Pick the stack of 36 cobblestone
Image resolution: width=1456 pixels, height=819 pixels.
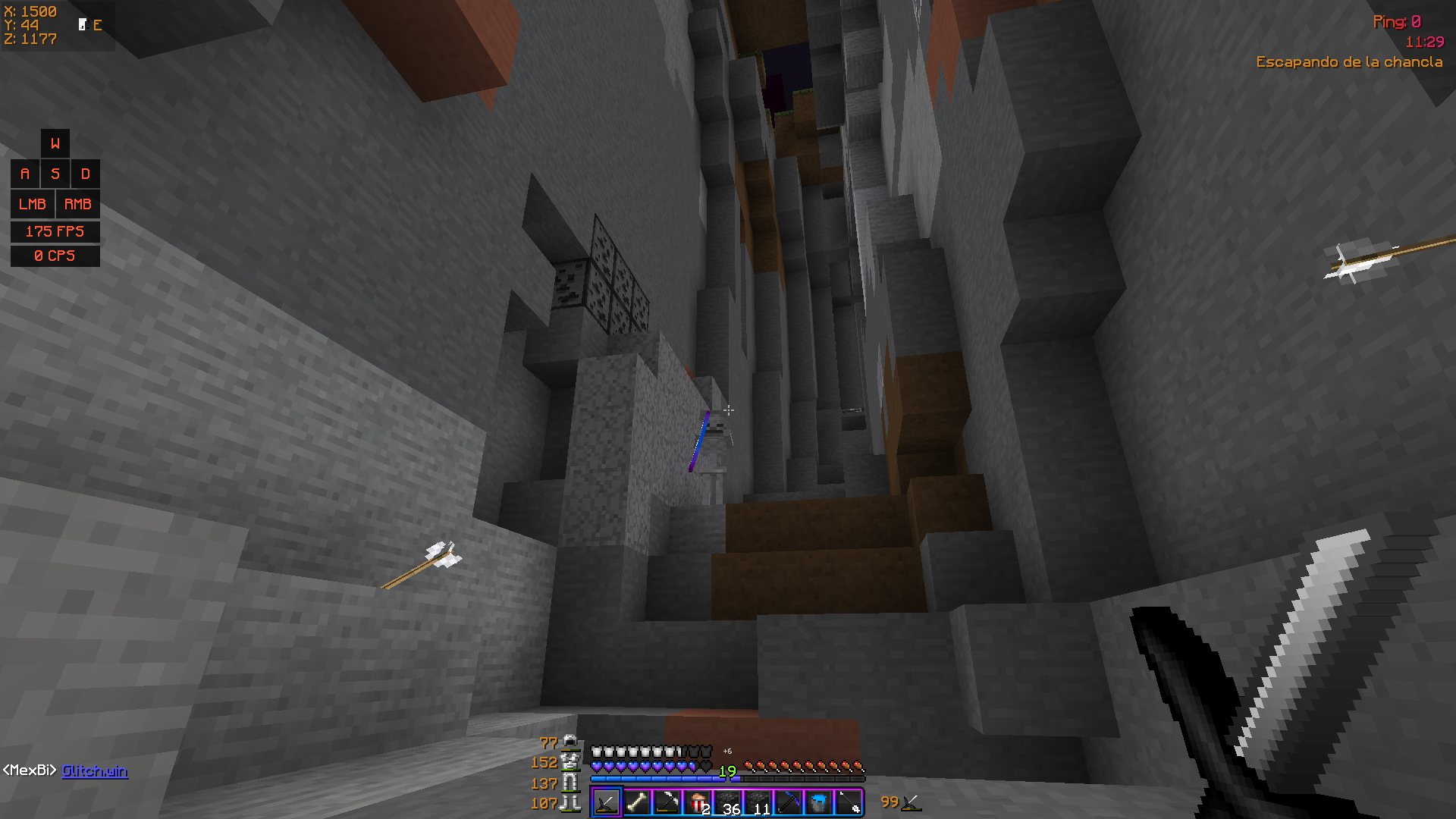pos(728,803)
